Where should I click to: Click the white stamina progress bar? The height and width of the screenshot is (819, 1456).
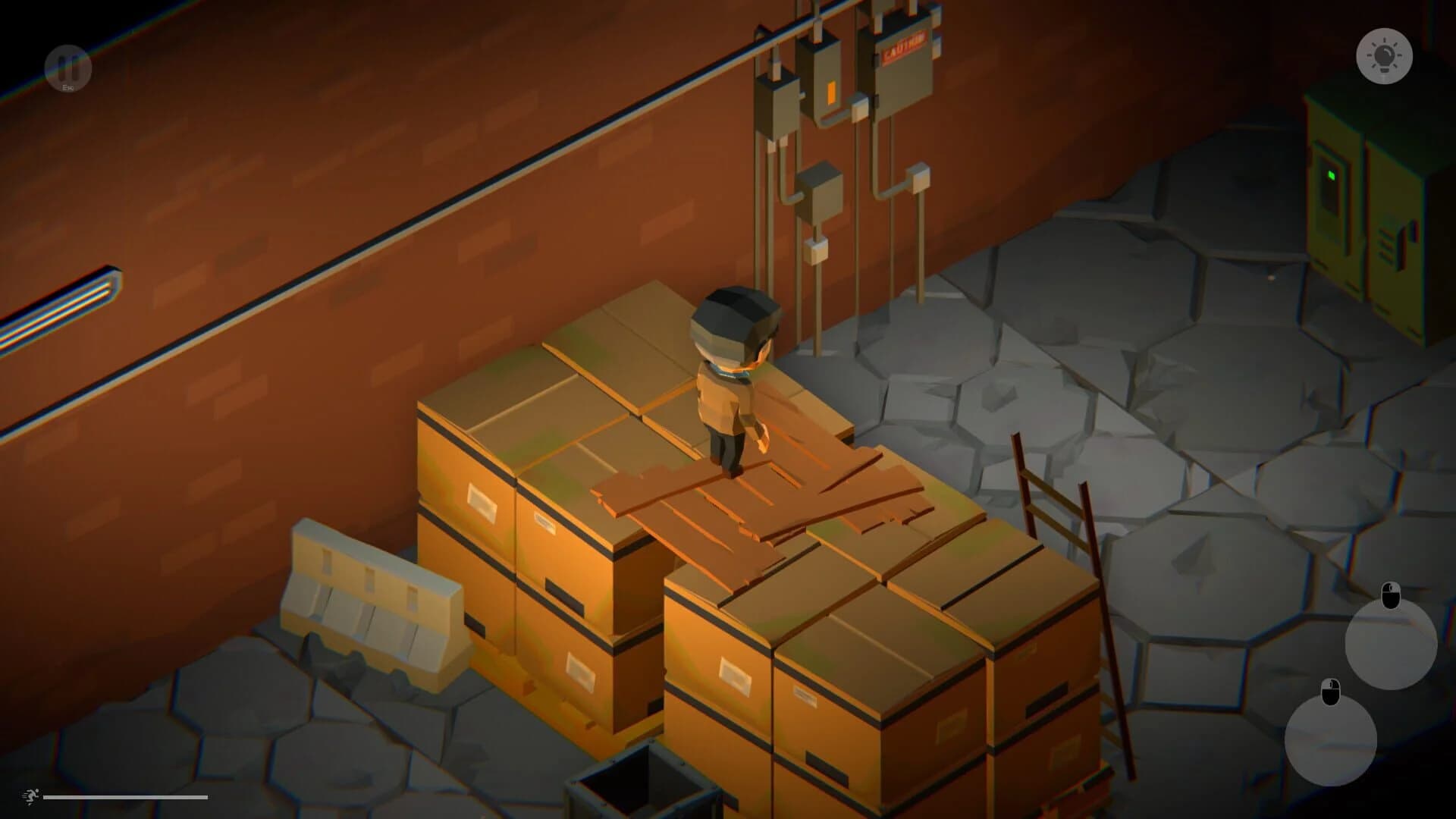pyautogui.click(x=125, y=798)
